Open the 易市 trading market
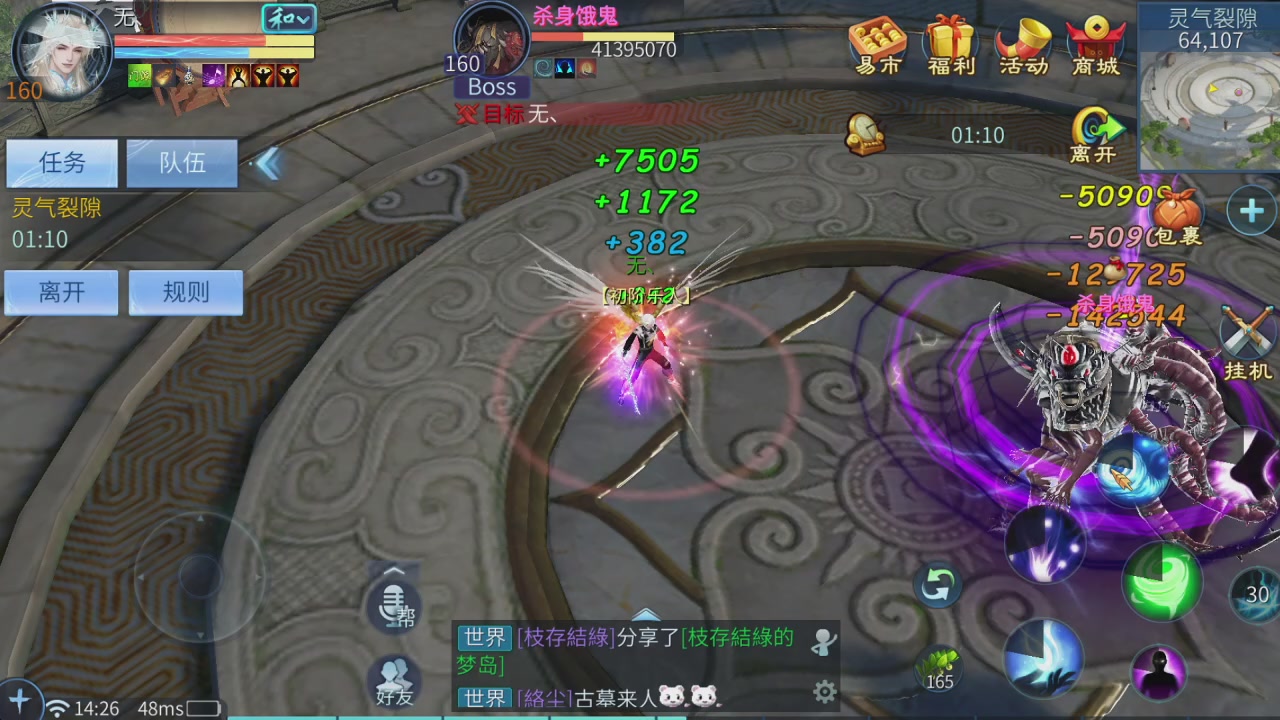This screenshot has height=720, width=1280. click(x=876, y=45)
